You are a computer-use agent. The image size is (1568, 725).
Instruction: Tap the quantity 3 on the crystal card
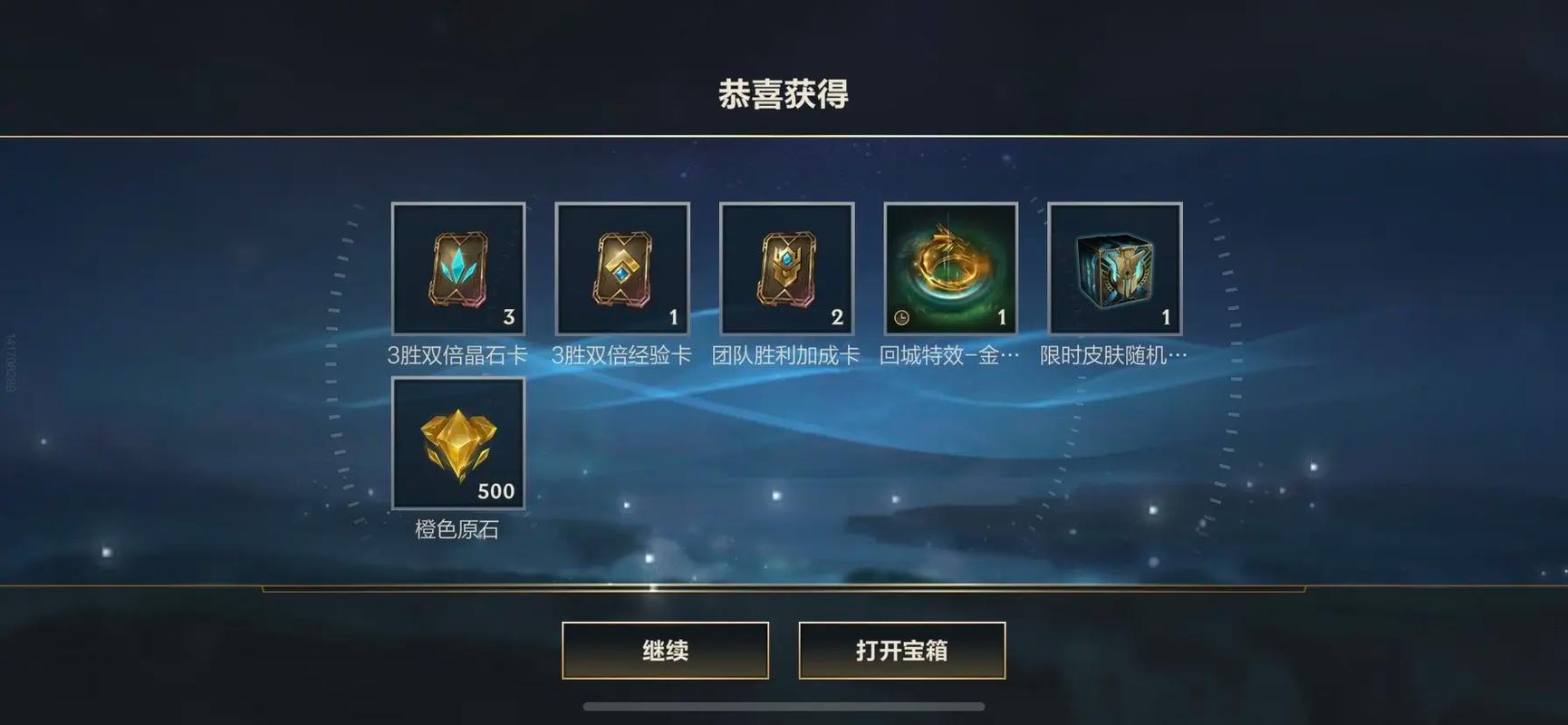click(x=508, y=317)
